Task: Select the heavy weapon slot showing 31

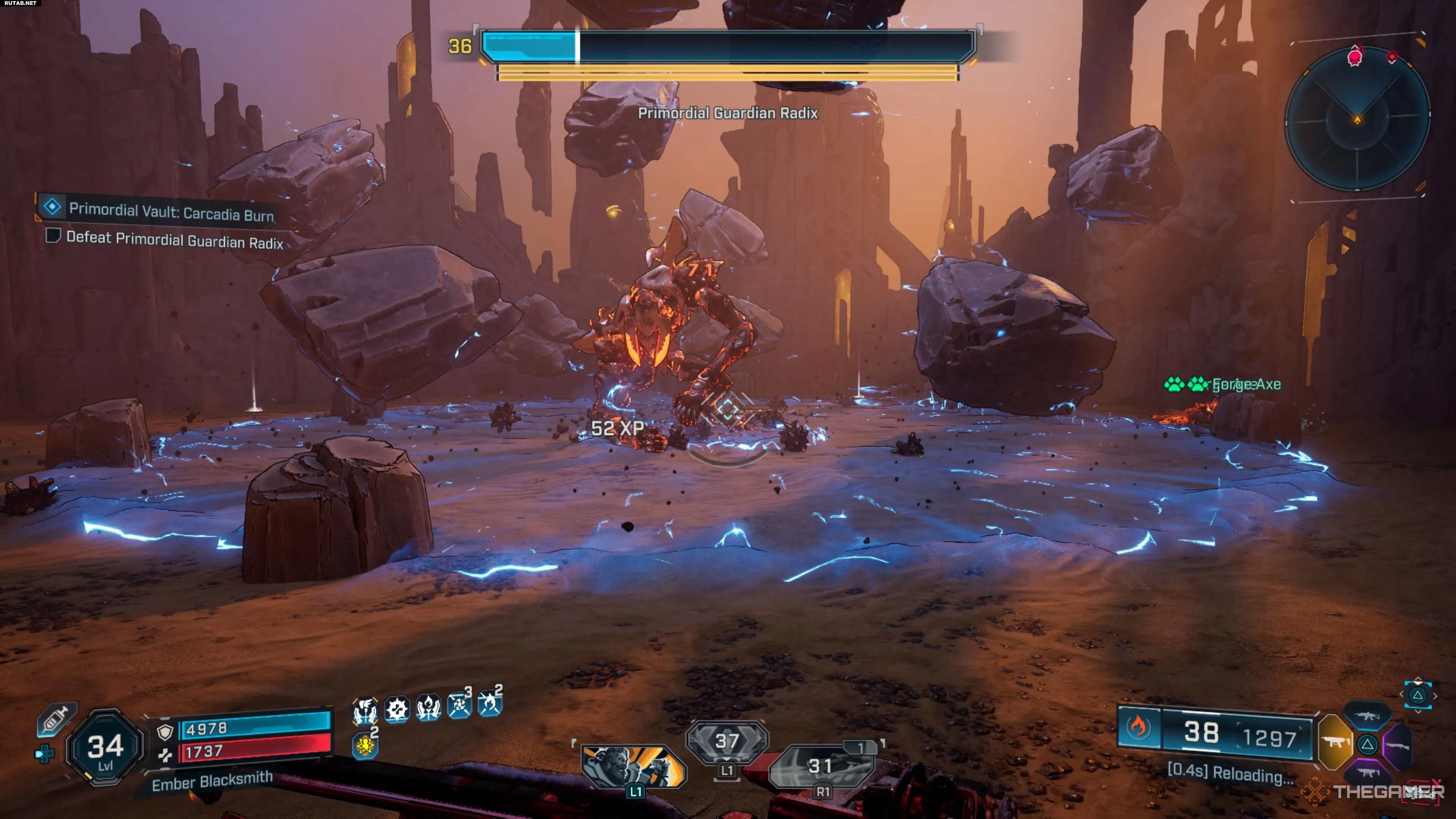Action: [821, 766]
